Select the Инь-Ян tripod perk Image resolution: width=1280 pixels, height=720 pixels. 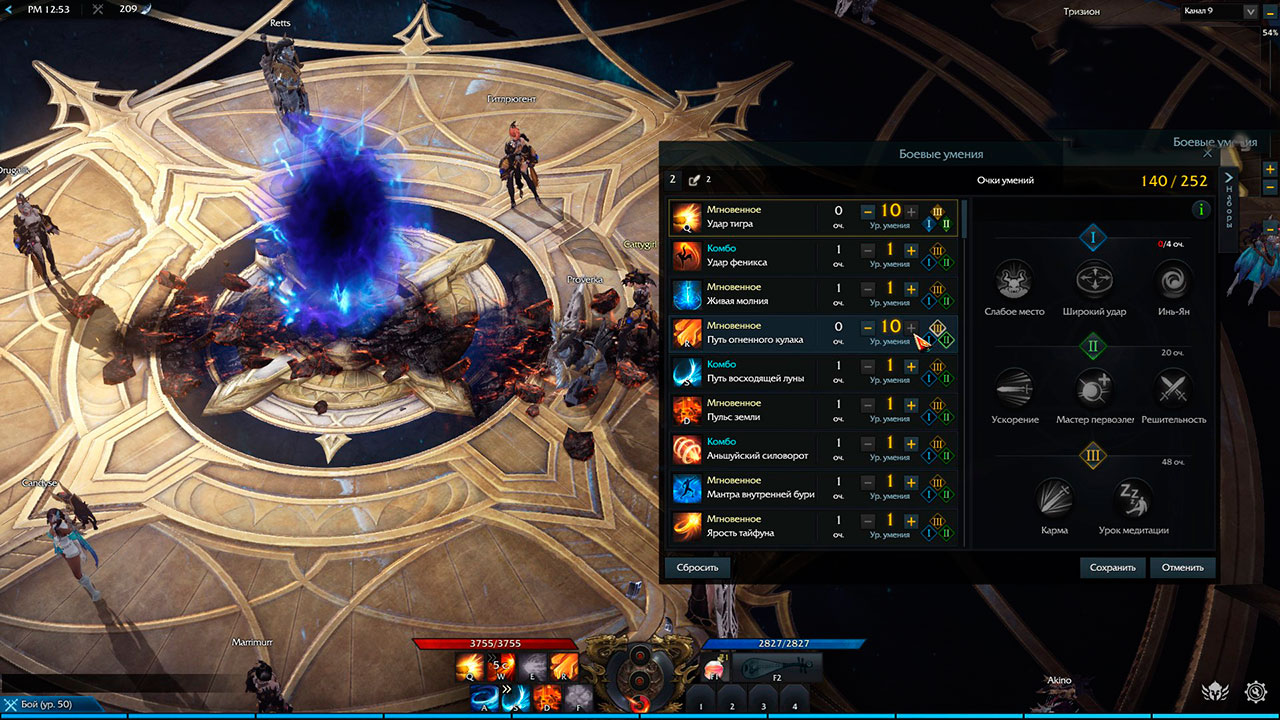(1172, 279)
